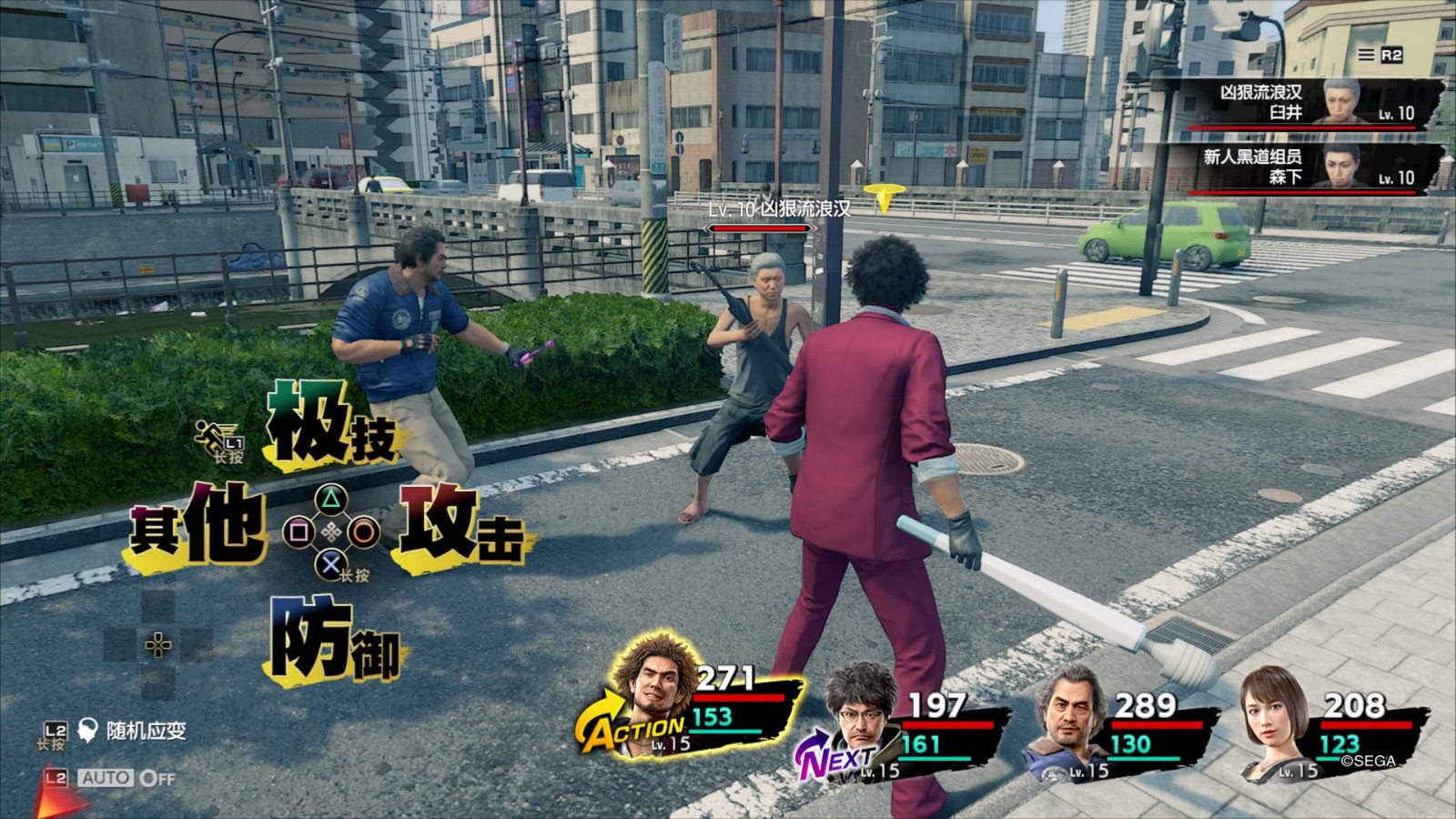The width and height of the screenshot is (1456, 819).
Task: Toggle the AUTO battle setting
Action: (125, 778)
